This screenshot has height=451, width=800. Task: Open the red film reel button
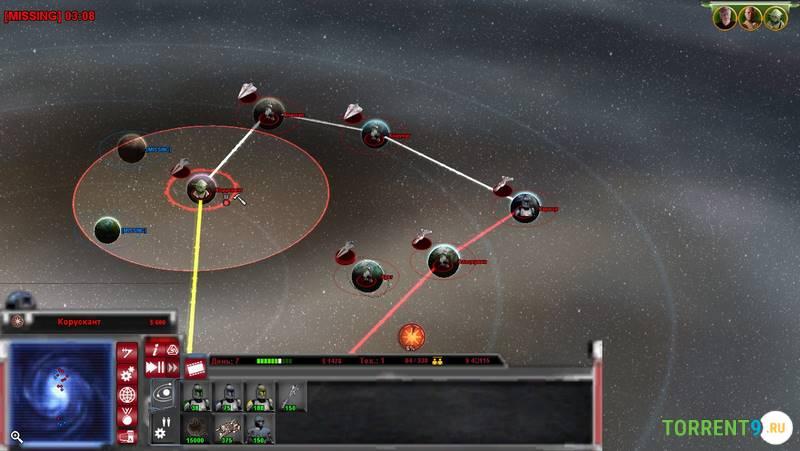point(195,367)
